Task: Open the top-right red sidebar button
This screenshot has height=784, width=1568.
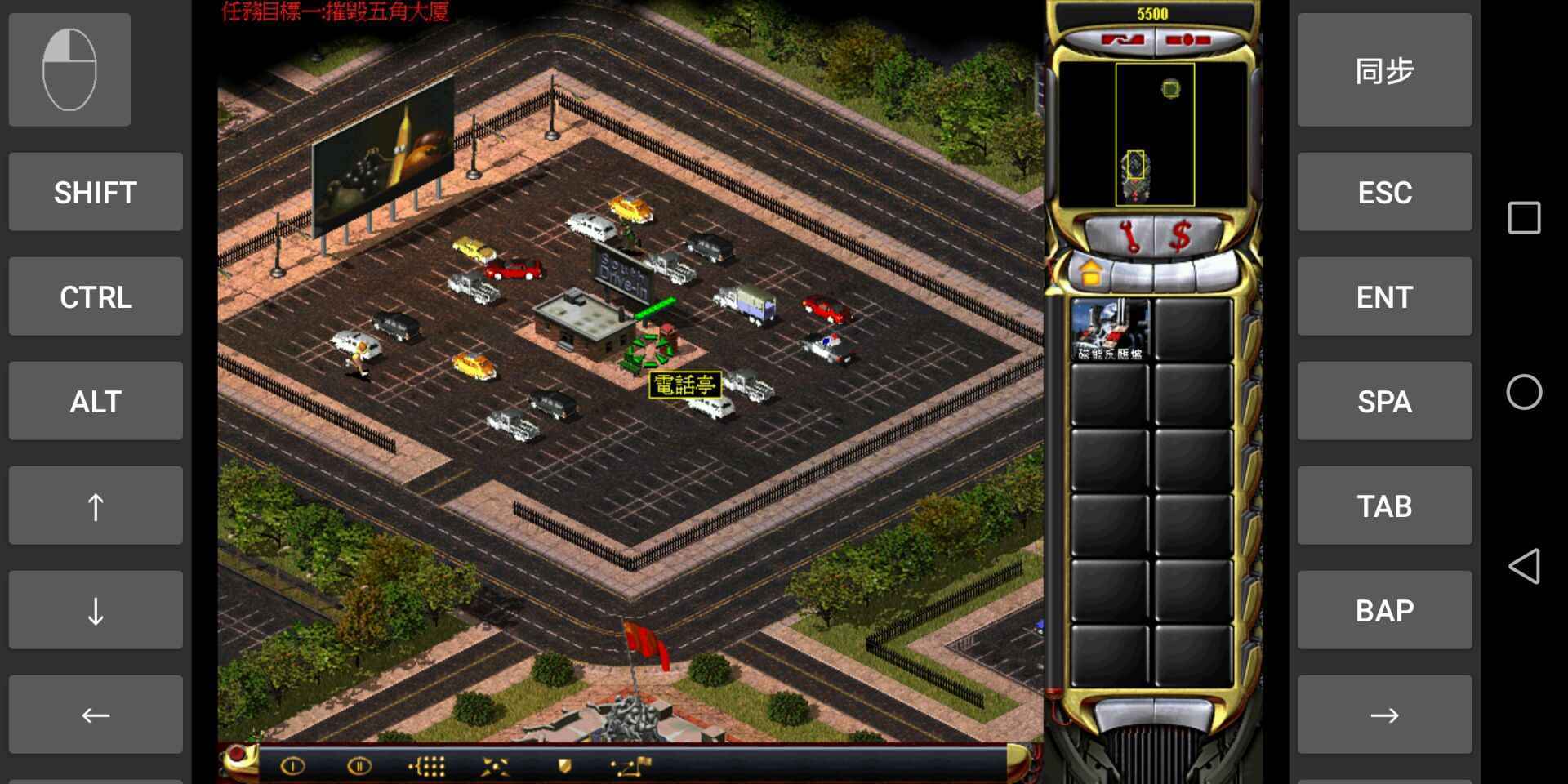Action: (x=1188, y=40)
